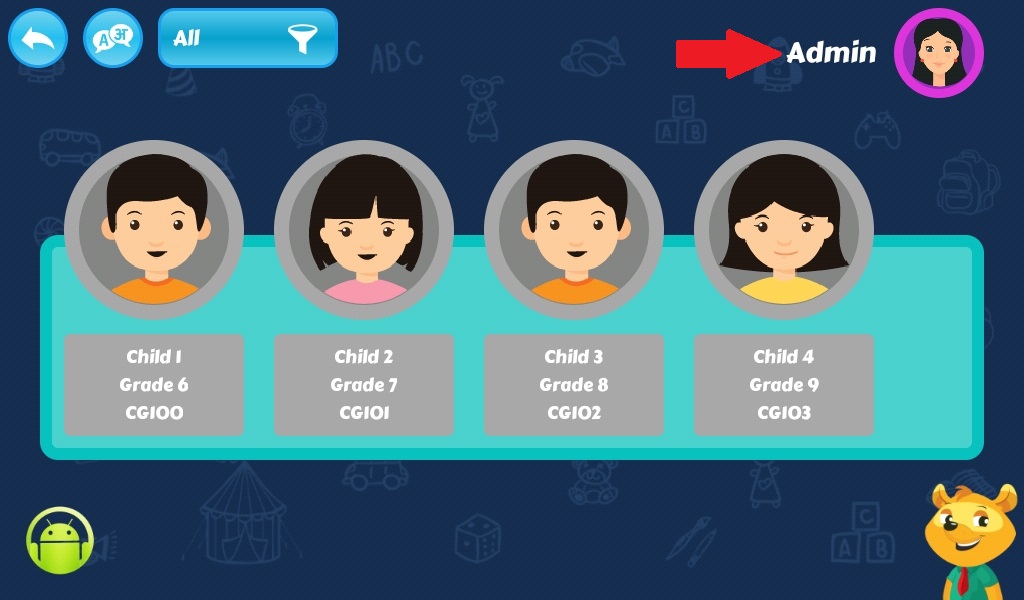The image size is (1024, 600).
Task: Open the Child 4 Grade 9 card
Action: pos(784,385)
